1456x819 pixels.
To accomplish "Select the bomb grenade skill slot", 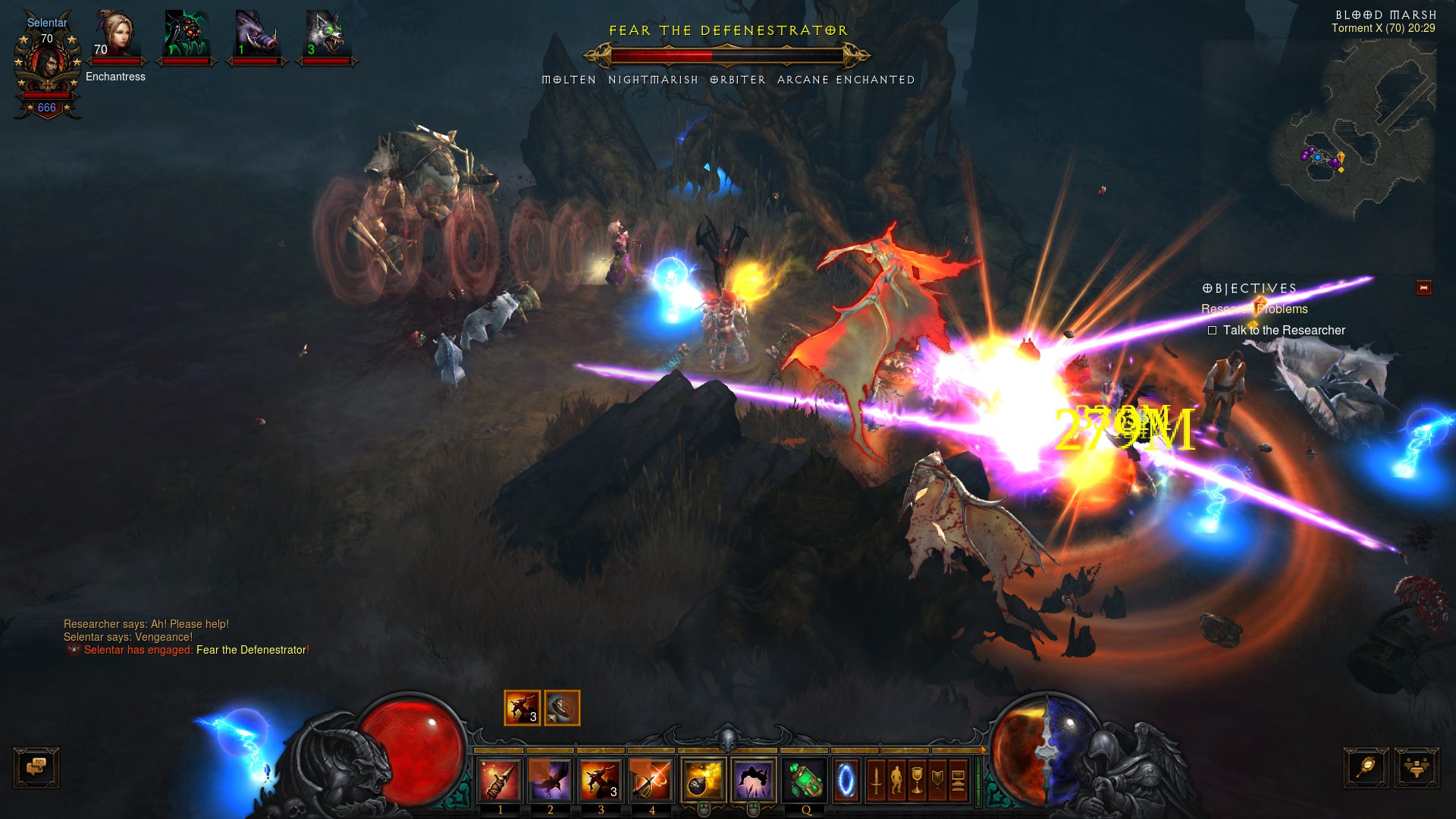I will [703, 780].
